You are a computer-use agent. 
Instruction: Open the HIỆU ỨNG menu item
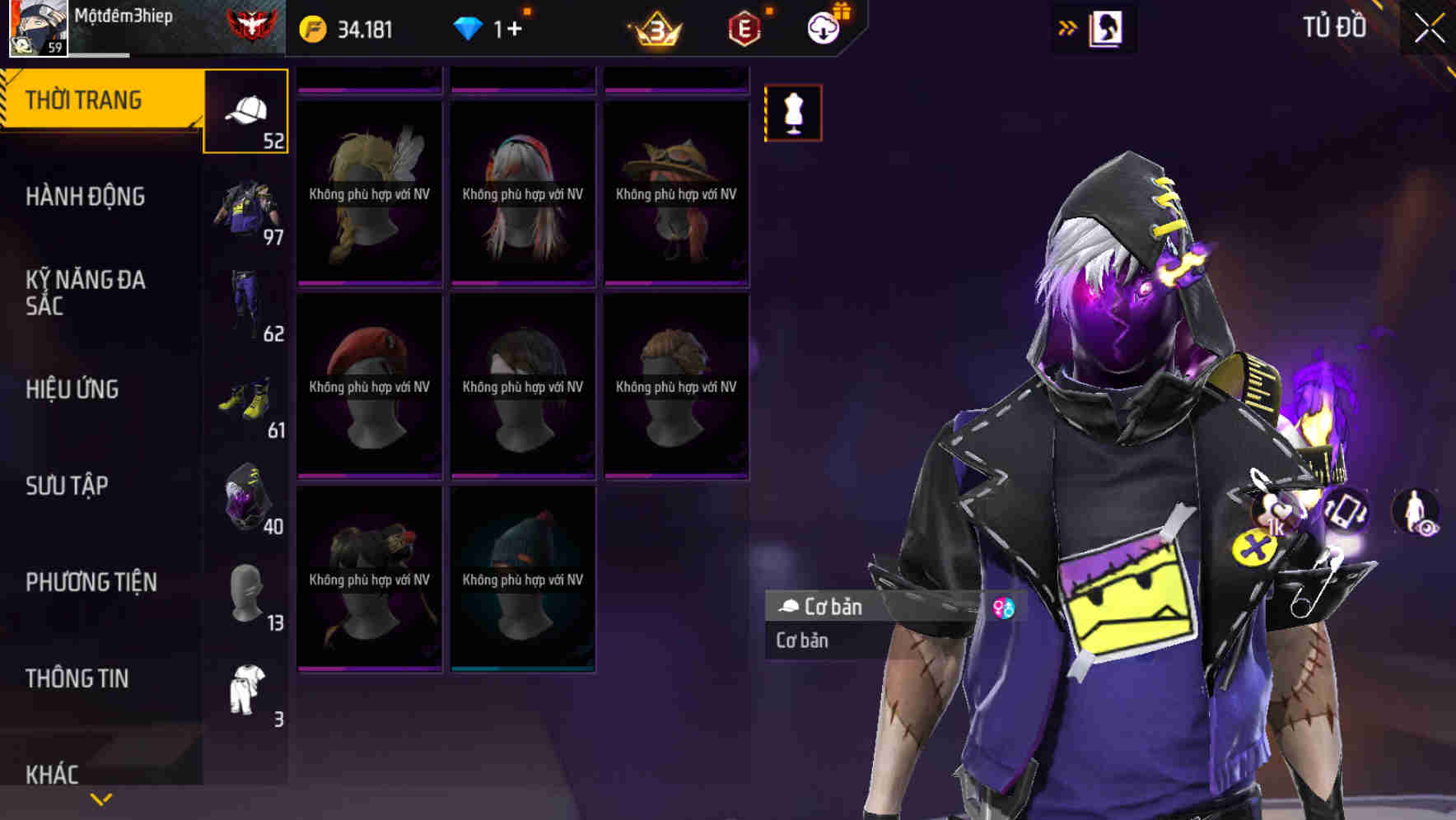[75, 389]
